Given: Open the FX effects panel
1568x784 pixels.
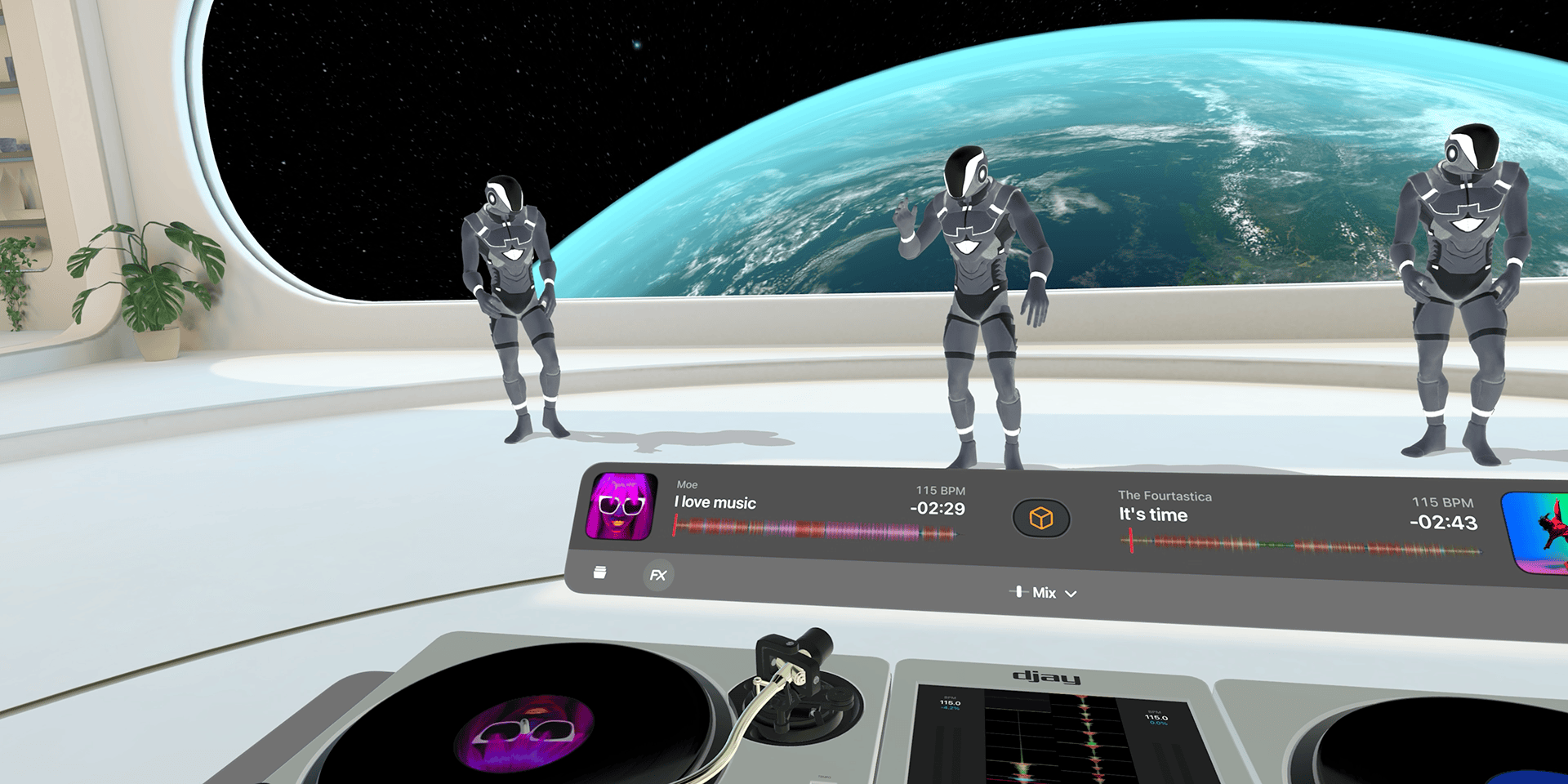Looking at the screenshot, I should 657,576.
